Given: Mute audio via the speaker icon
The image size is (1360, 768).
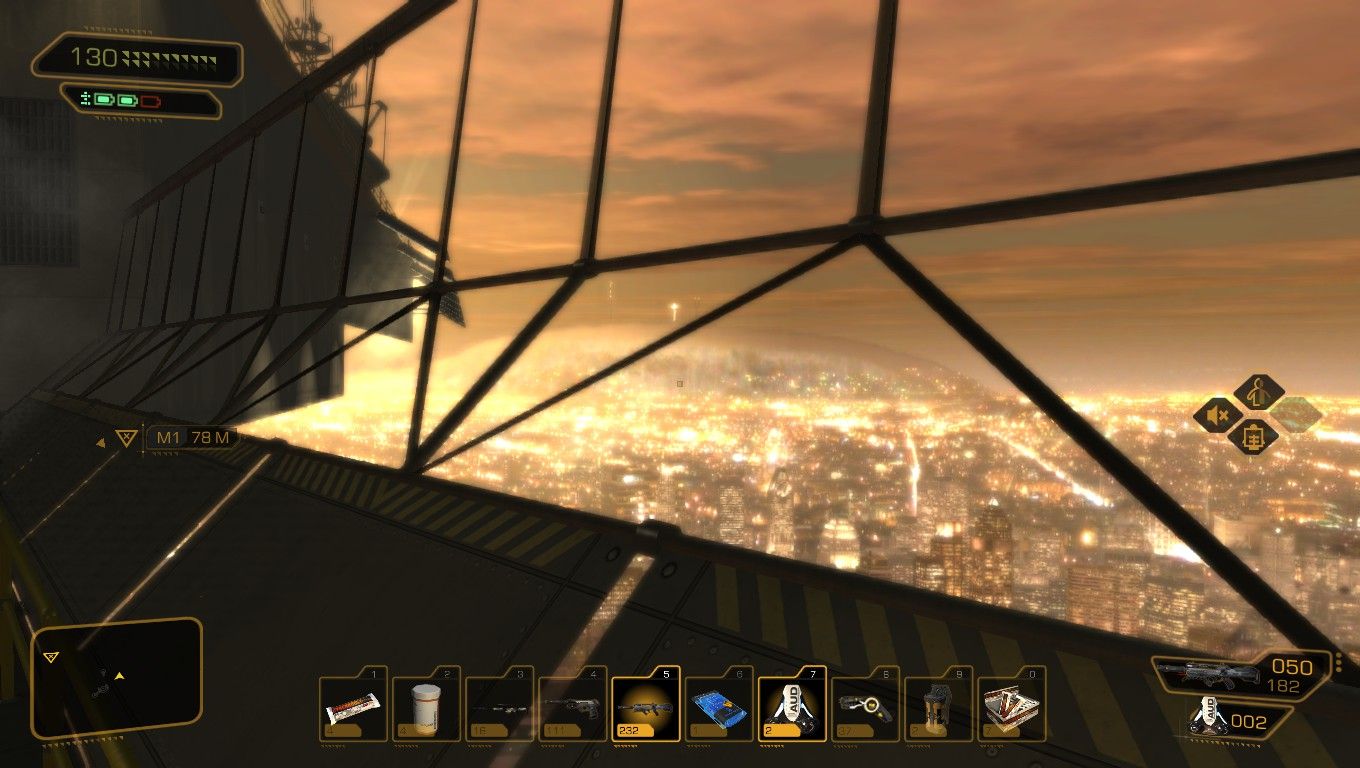Looking at the screenshot, I should tap(1216, 415).
